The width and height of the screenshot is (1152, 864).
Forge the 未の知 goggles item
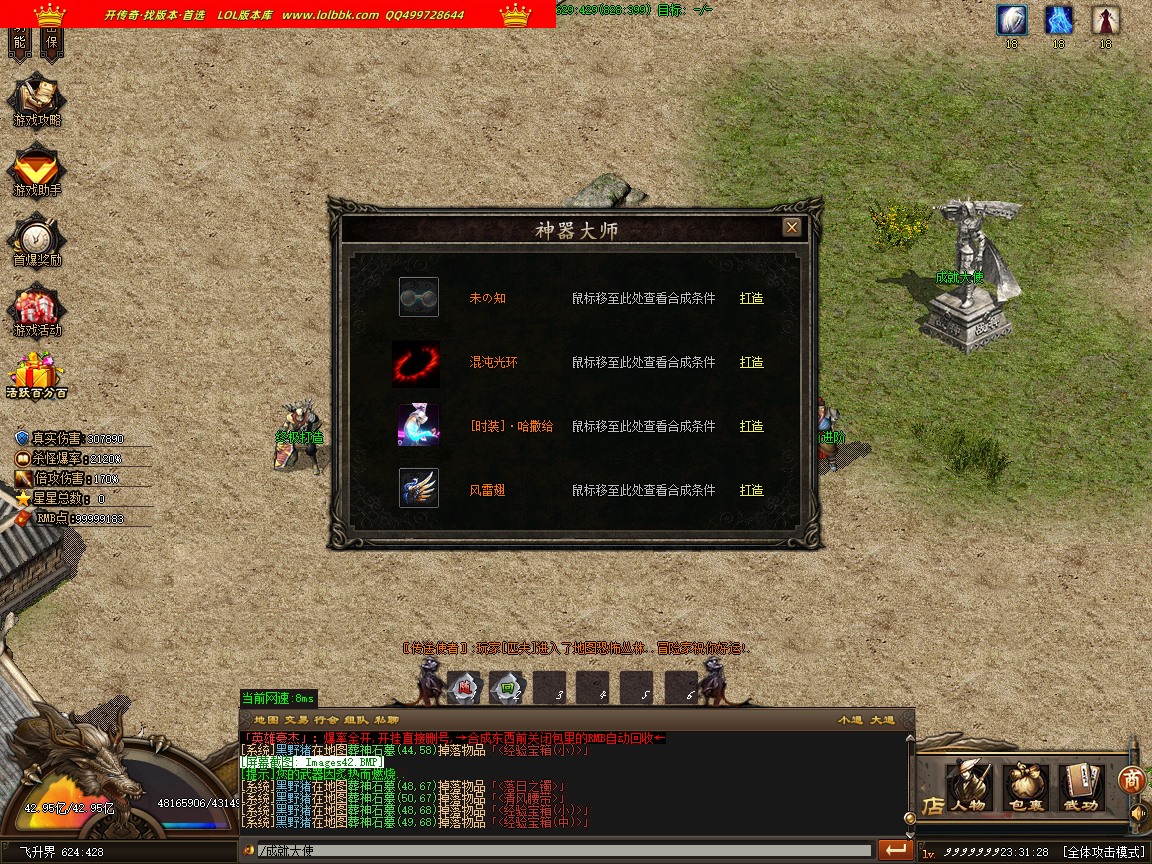[x=751, y=298]
